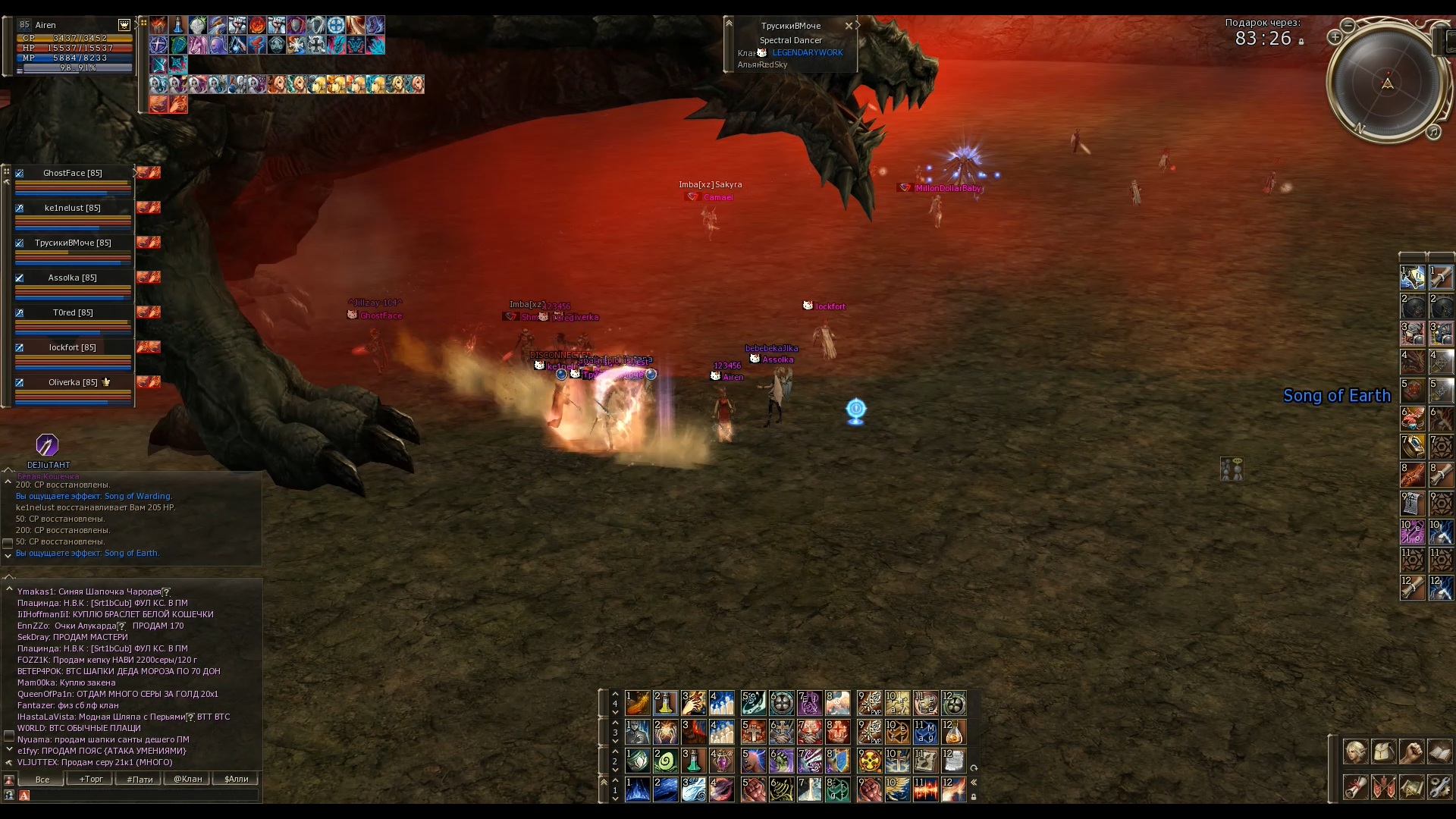Use the yellow potion hotbar slot
Image resolution: width=1456 pixels, height=819 pixels.
(665, 704)
